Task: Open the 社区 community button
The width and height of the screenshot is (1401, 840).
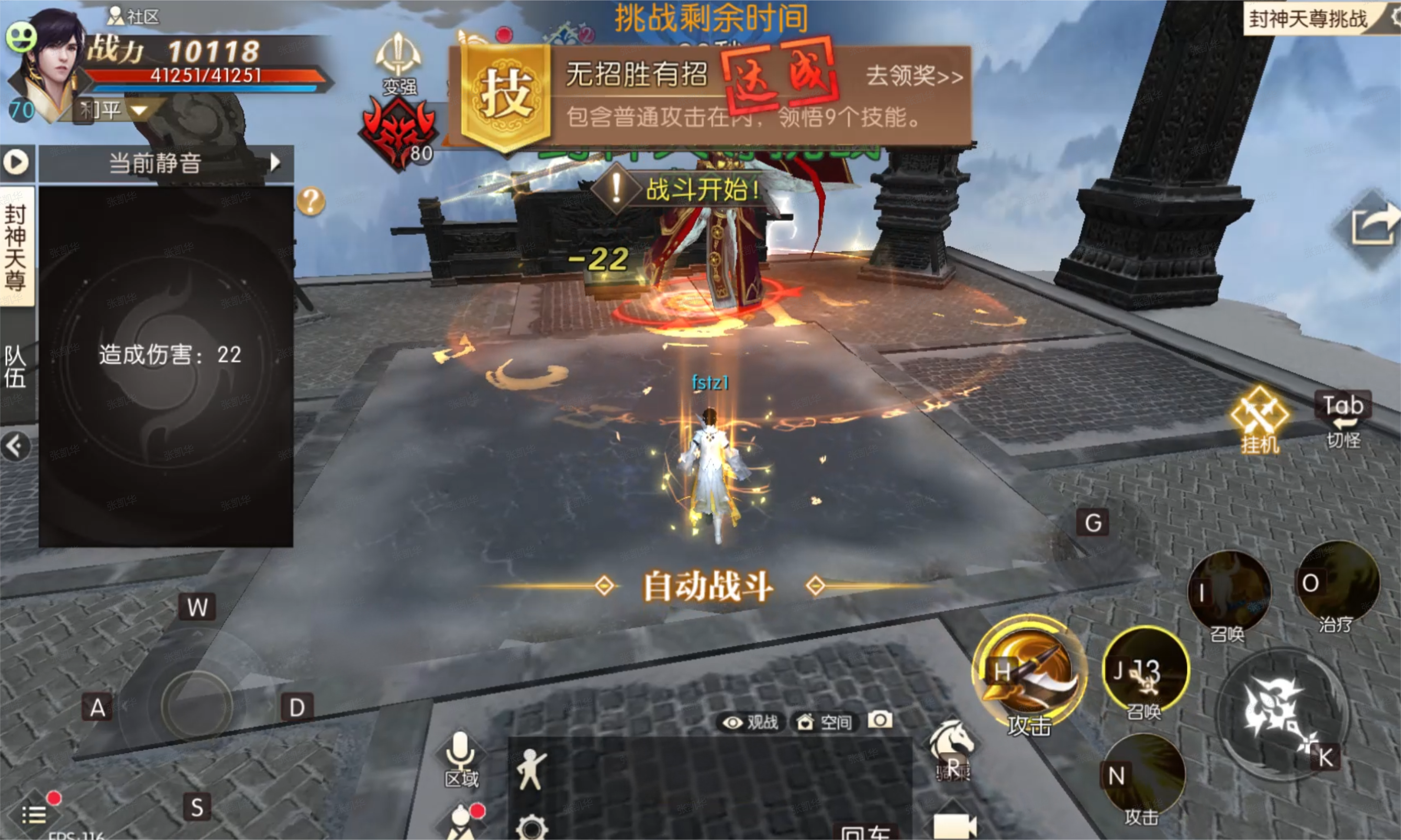Action: click(x=134, y=16)
